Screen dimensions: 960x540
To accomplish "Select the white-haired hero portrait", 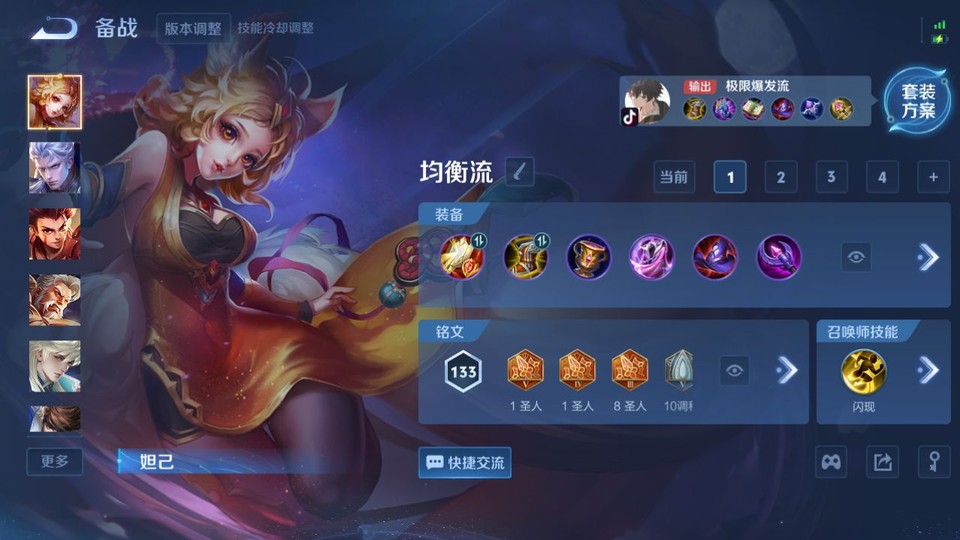I will coord(54,167).
